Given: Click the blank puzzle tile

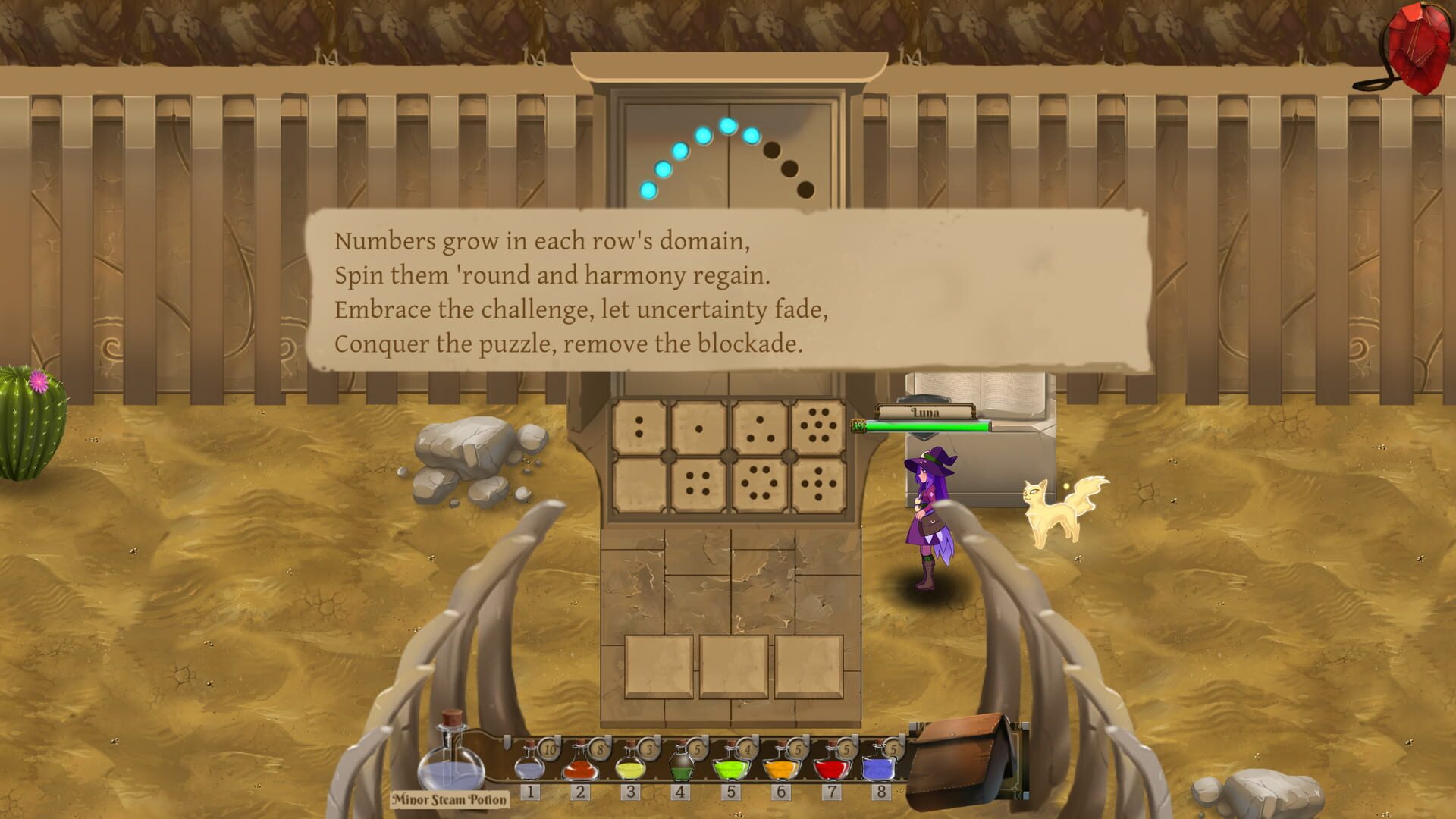Looking at the screenshot, I should click(x=638, y=485).
